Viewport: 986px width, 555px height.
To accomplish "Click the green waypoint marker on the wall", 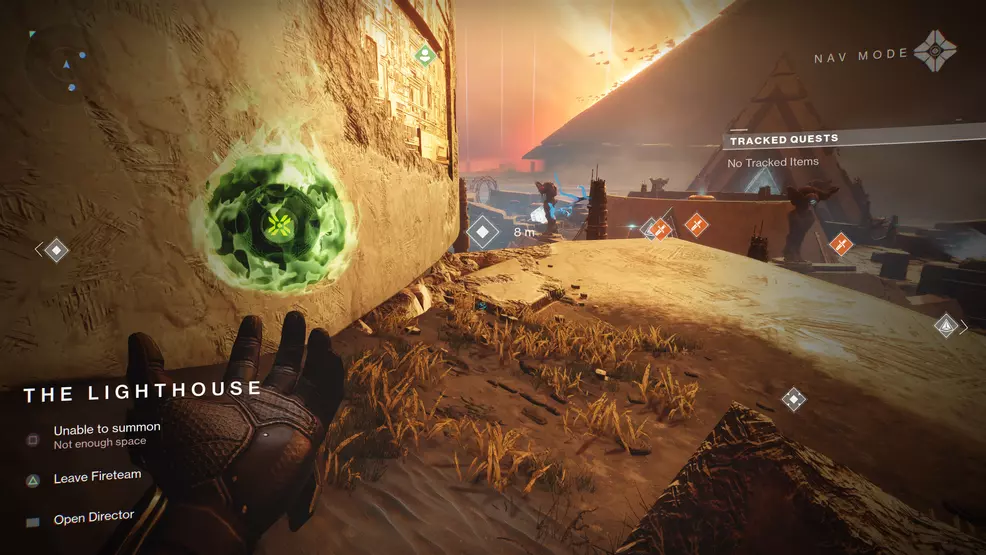I will (424, 54).
